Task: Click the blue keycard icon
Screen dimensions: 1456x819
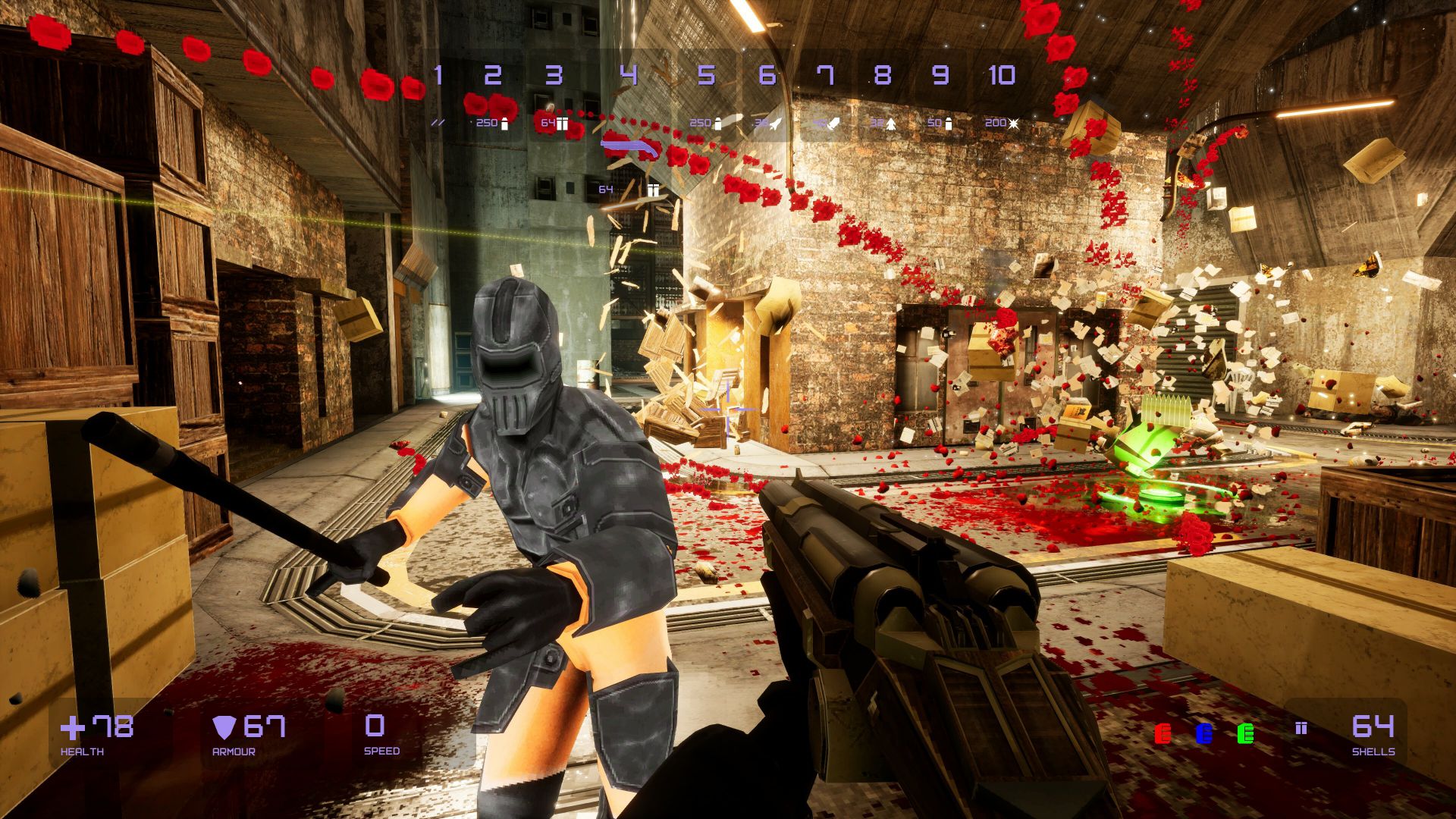Action: [x=1203, y=733]
